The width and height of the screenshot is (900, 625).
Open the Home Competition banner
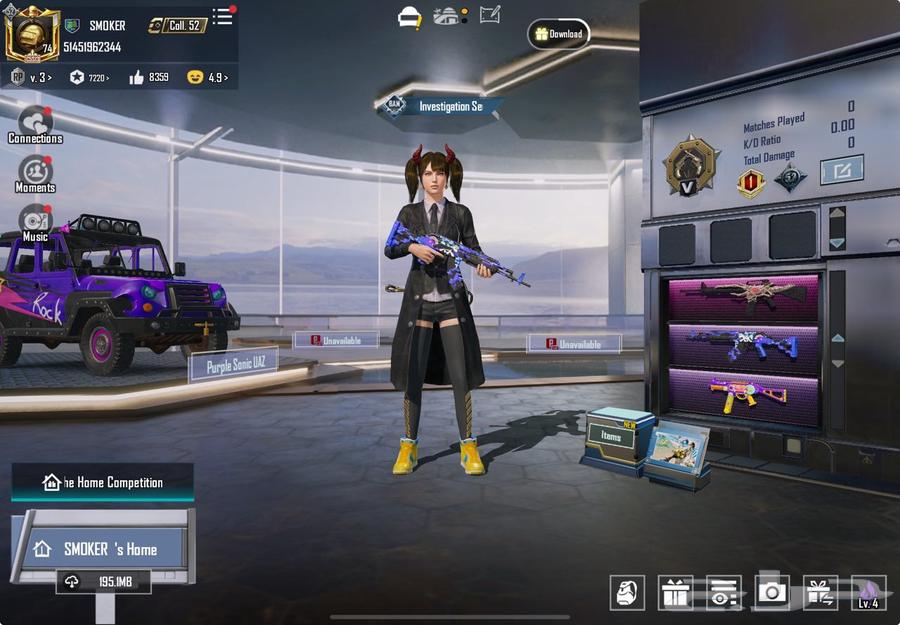(103, 482)
